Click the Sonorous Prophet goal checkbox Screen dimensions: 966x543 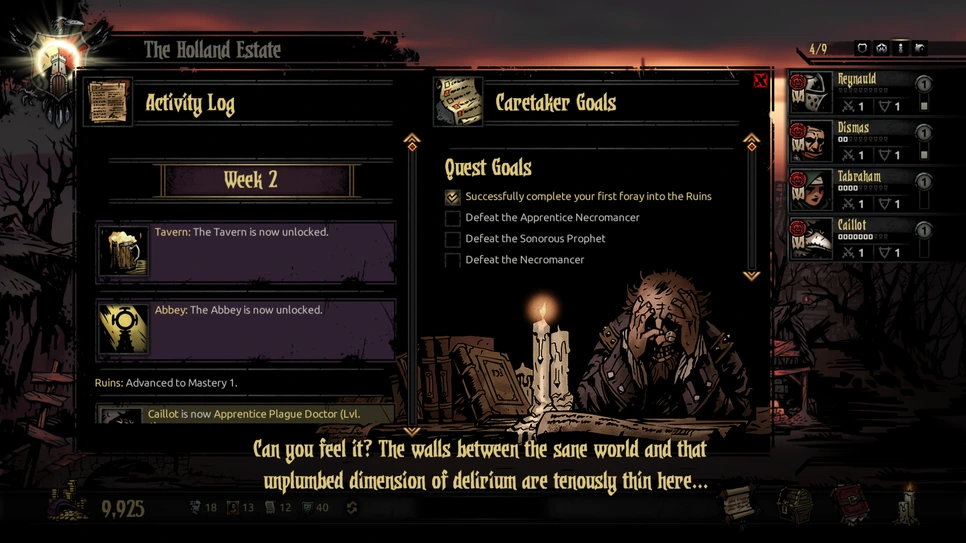(x=453, y=239)
